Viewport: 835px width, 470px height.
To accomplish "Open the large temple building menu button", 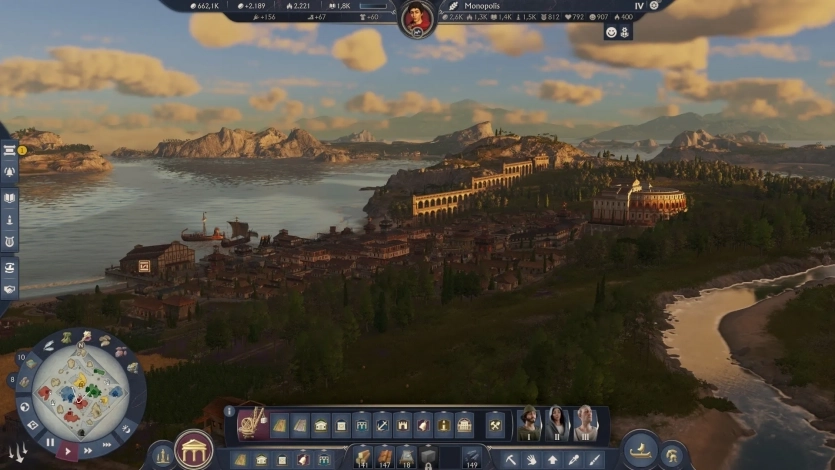I will (193, 450).
